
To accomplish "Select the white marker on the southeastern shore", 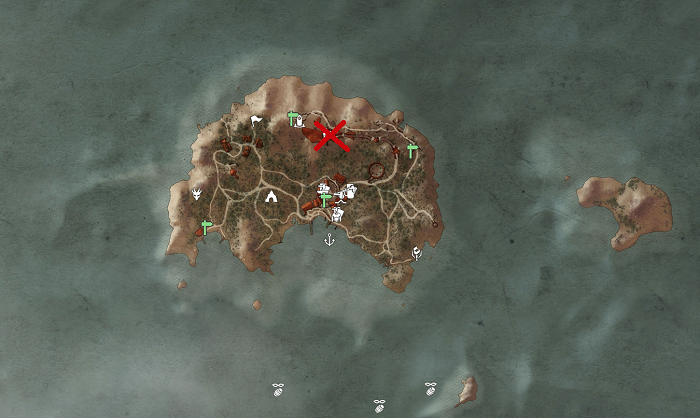I will pyautogui.click(x=417, y=254).
